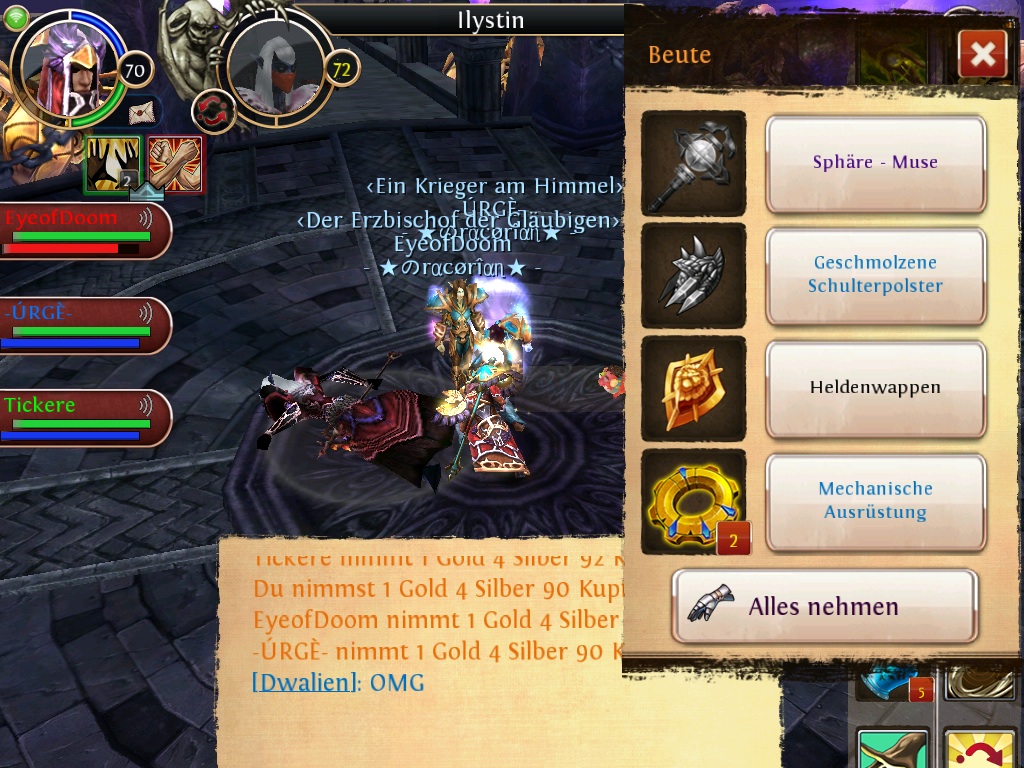Loot the Sphäre - Muse item

point(875,163)
